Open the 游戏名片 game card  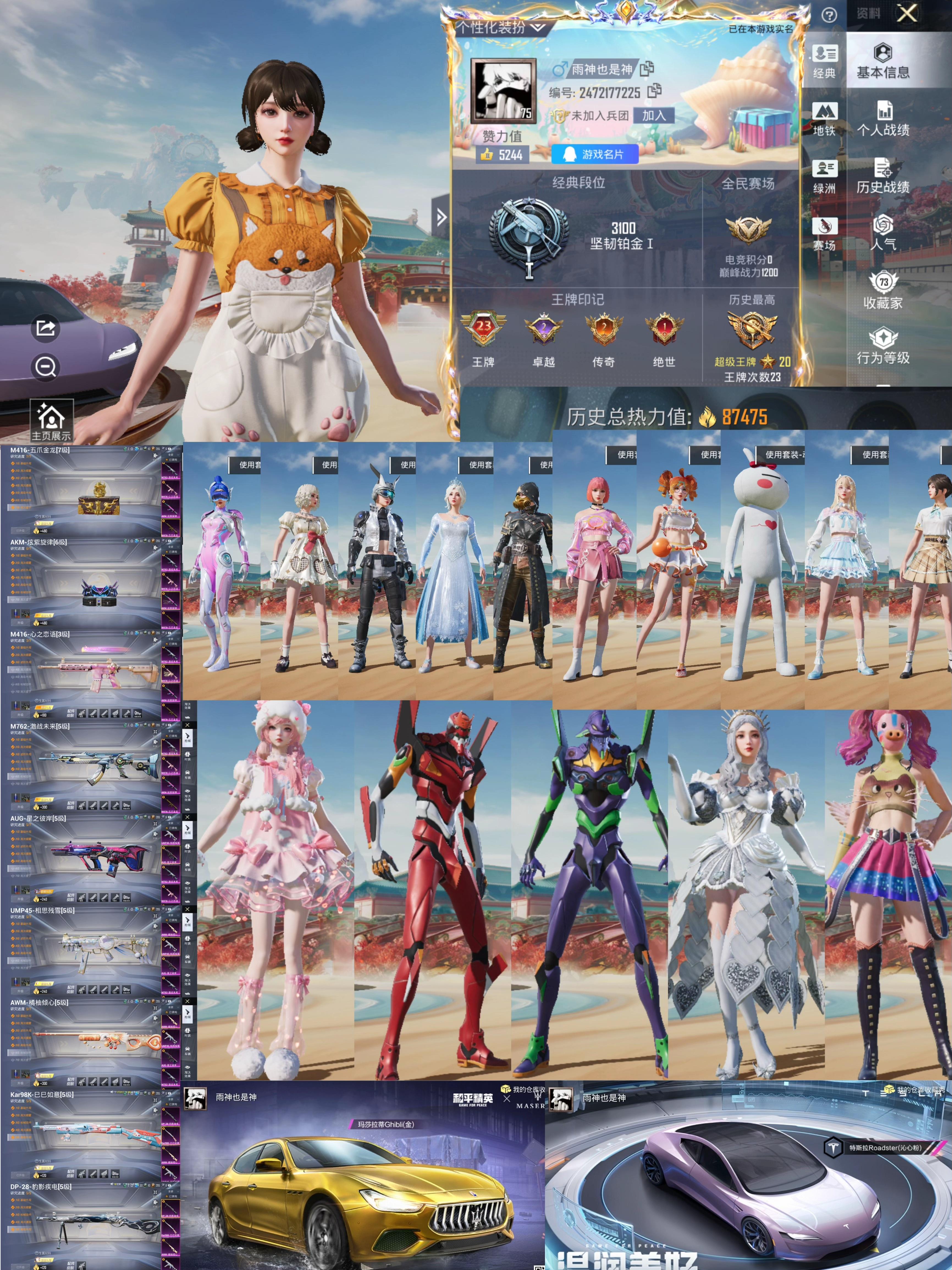point(595,154)
